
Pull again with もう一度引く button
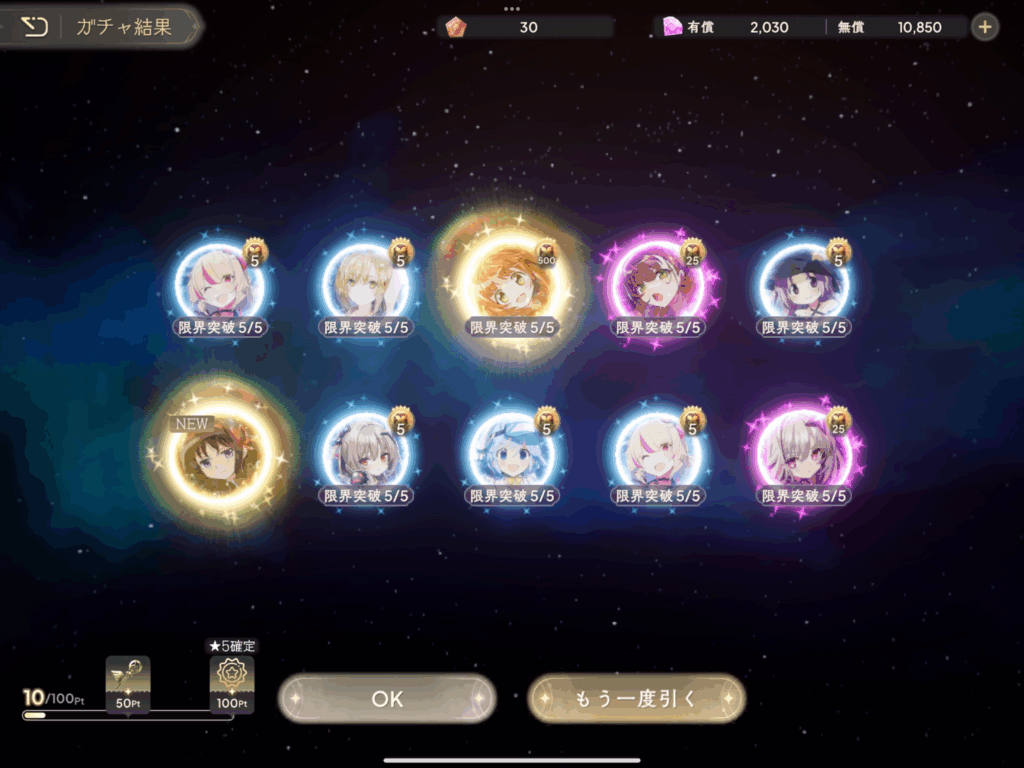coord(636,699)
